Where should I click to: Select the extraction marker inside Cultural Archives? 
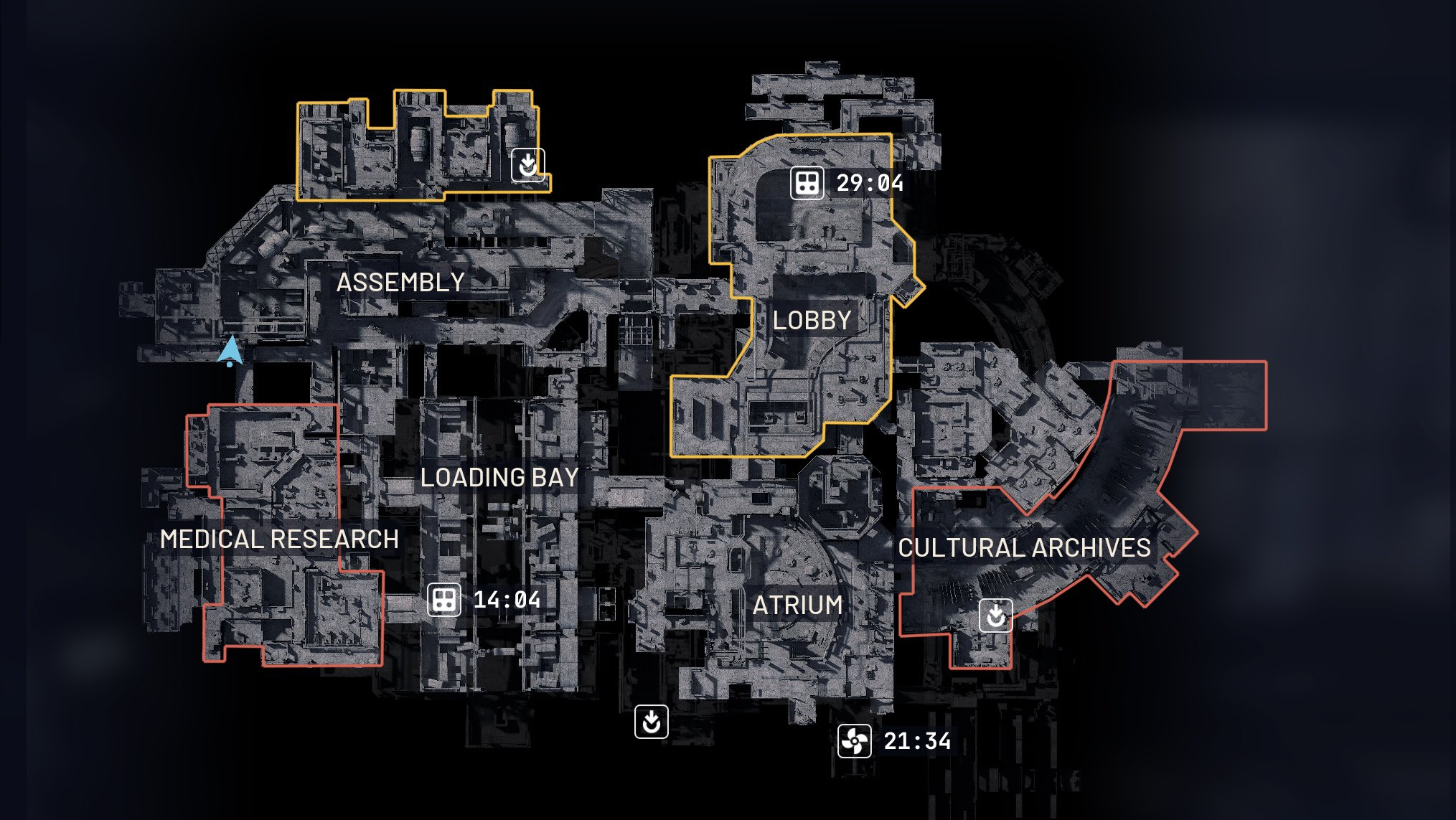pos(995,615)
